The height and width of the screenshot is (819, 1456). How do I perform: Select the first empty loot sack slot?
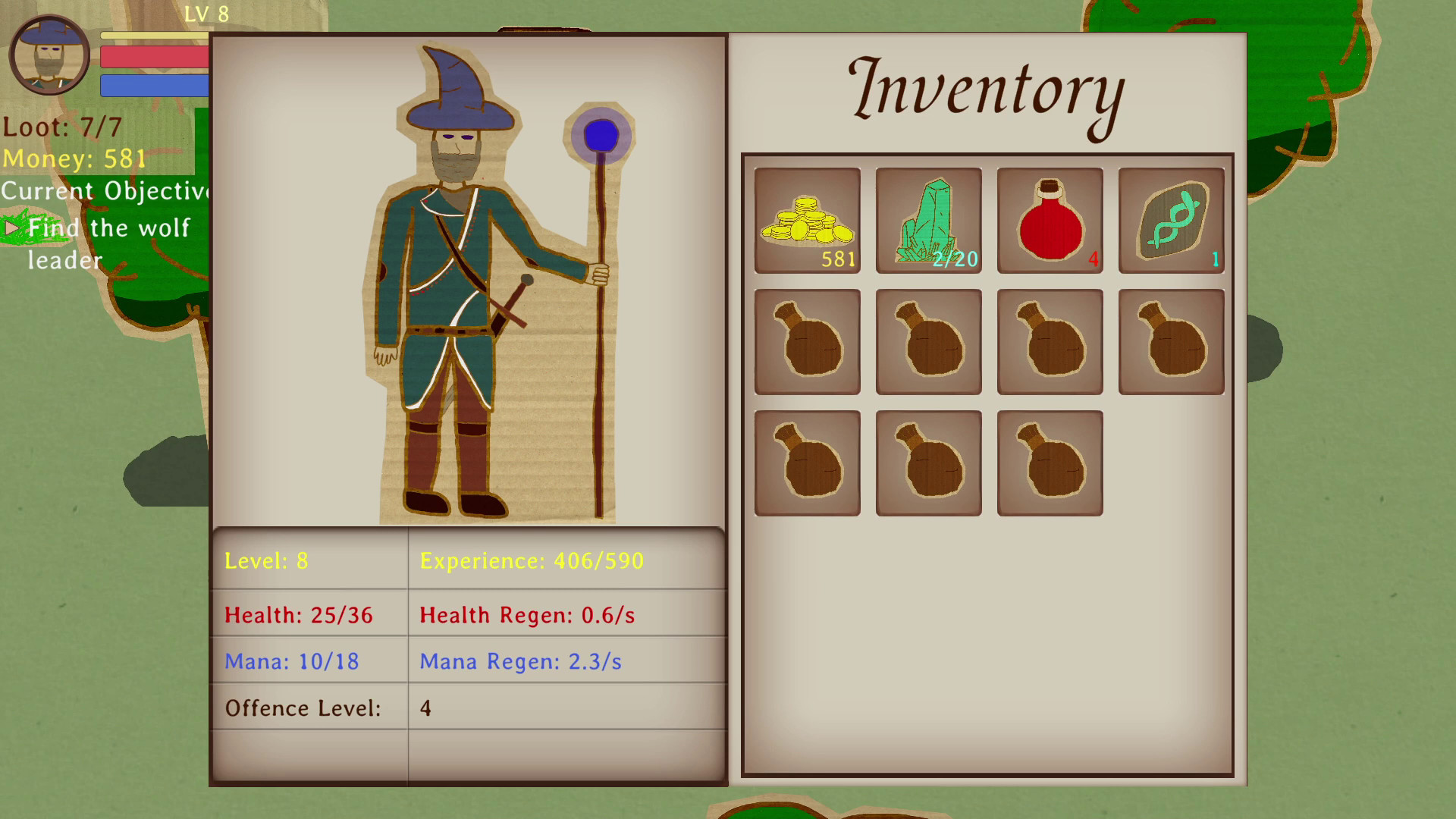pyautogui.click(x=807, y=341)
